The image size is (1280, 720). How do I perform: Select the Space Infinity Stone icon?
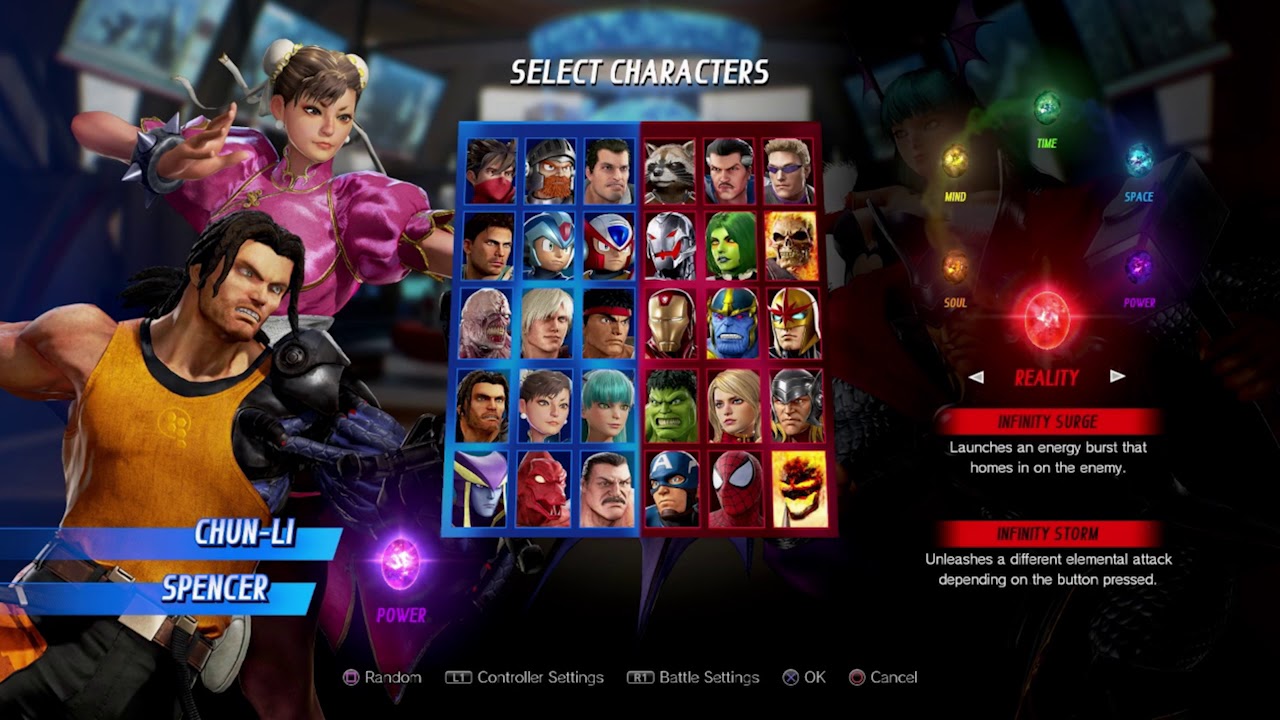tap(1135, 160)
